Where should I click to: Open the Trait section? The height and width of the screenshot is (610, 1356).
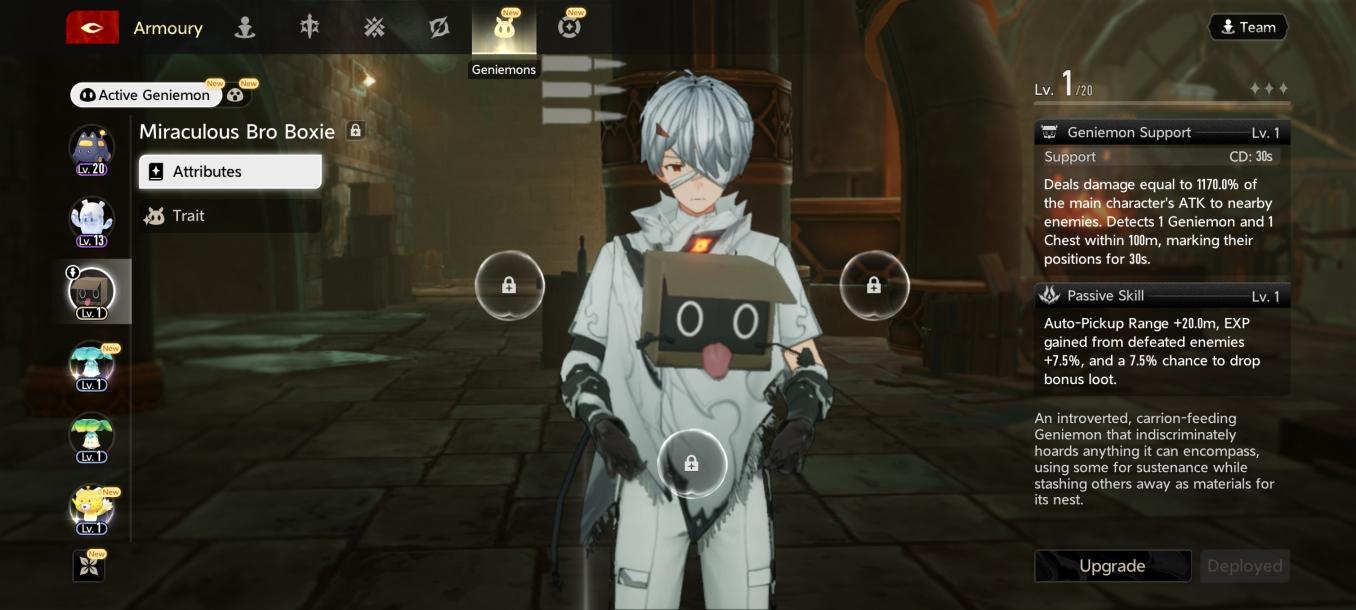[x=230, y=216]
